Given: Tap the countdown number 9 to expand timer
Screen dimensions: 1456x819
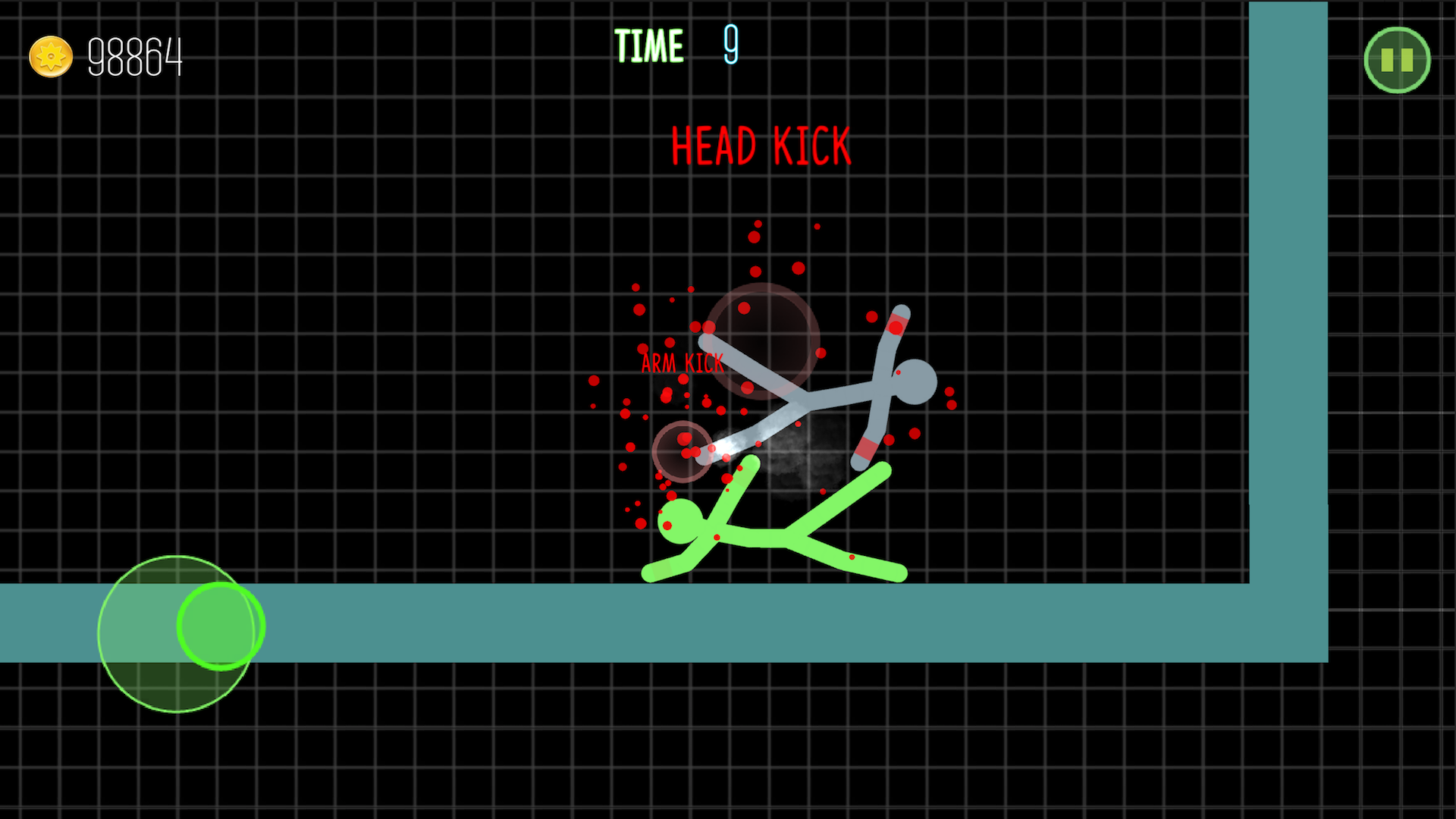Looking at the screenshot, I should (x=730, y=45).
